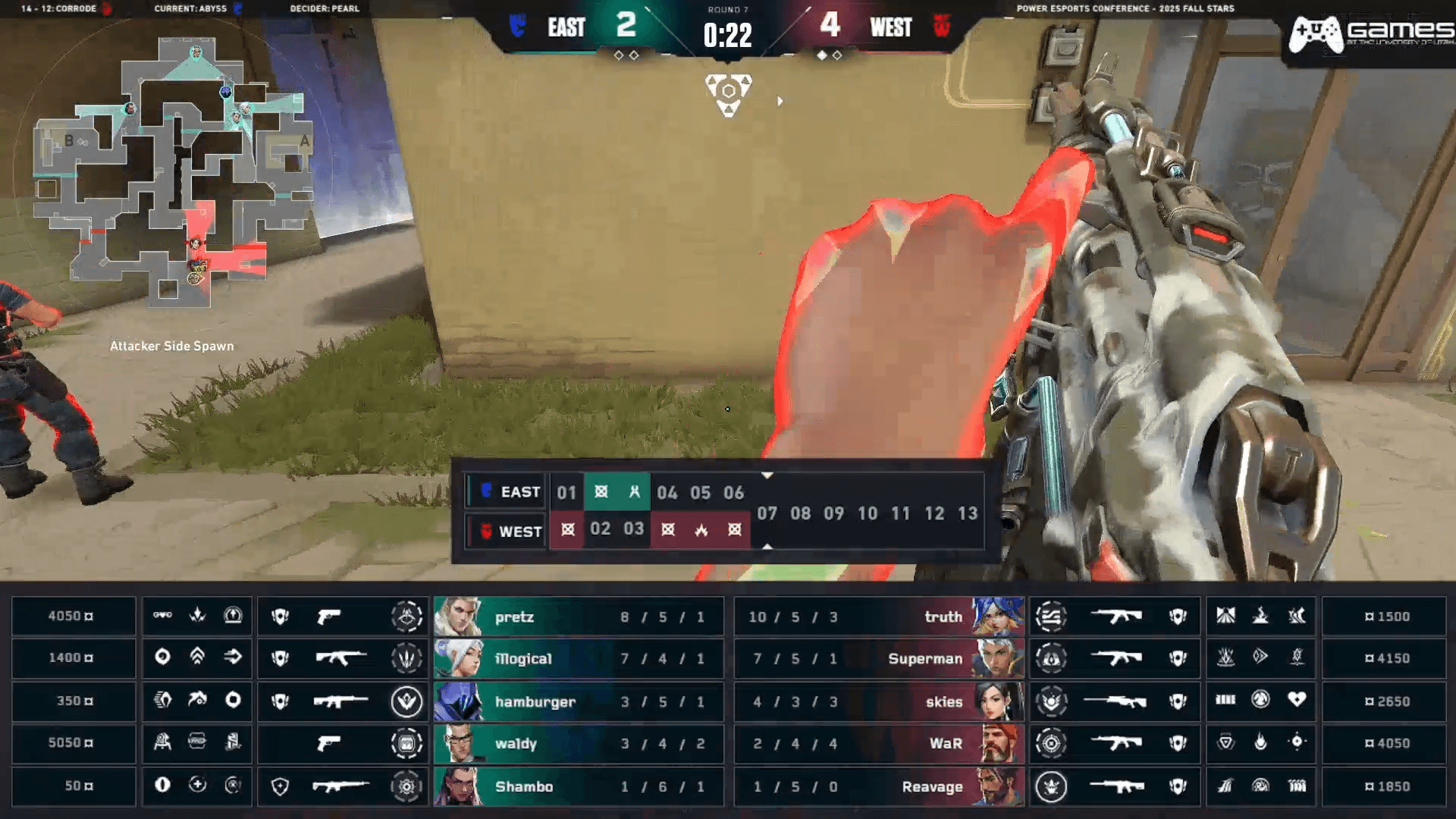The width and height of the screenshot is (1456, 819).
Task: Choose skies' agent portrait
Action: pyautogui.click(x=996, y=701)
